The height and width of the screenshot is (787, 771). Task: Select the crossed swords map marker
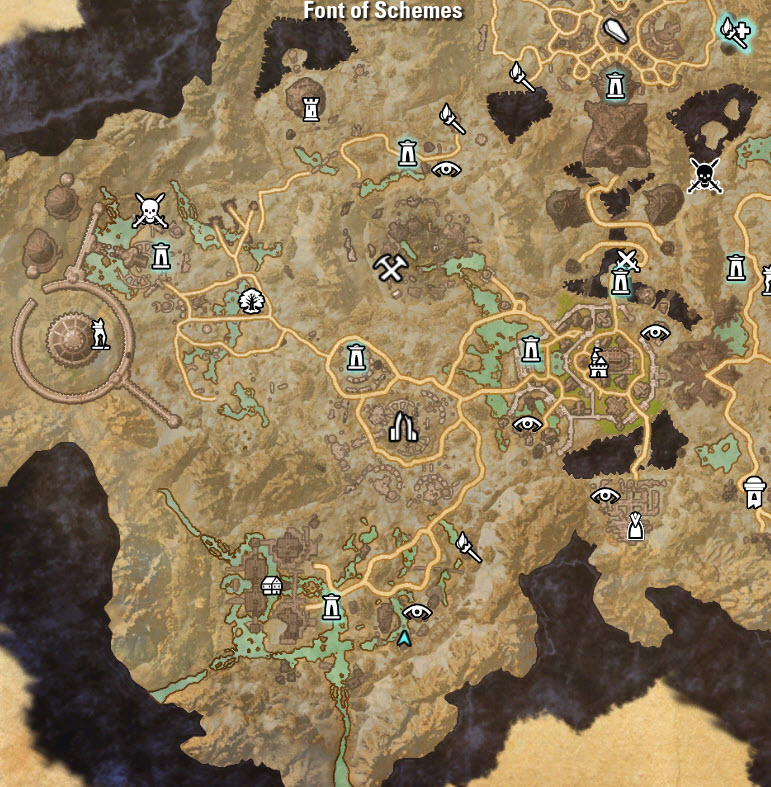click(627, 261)
